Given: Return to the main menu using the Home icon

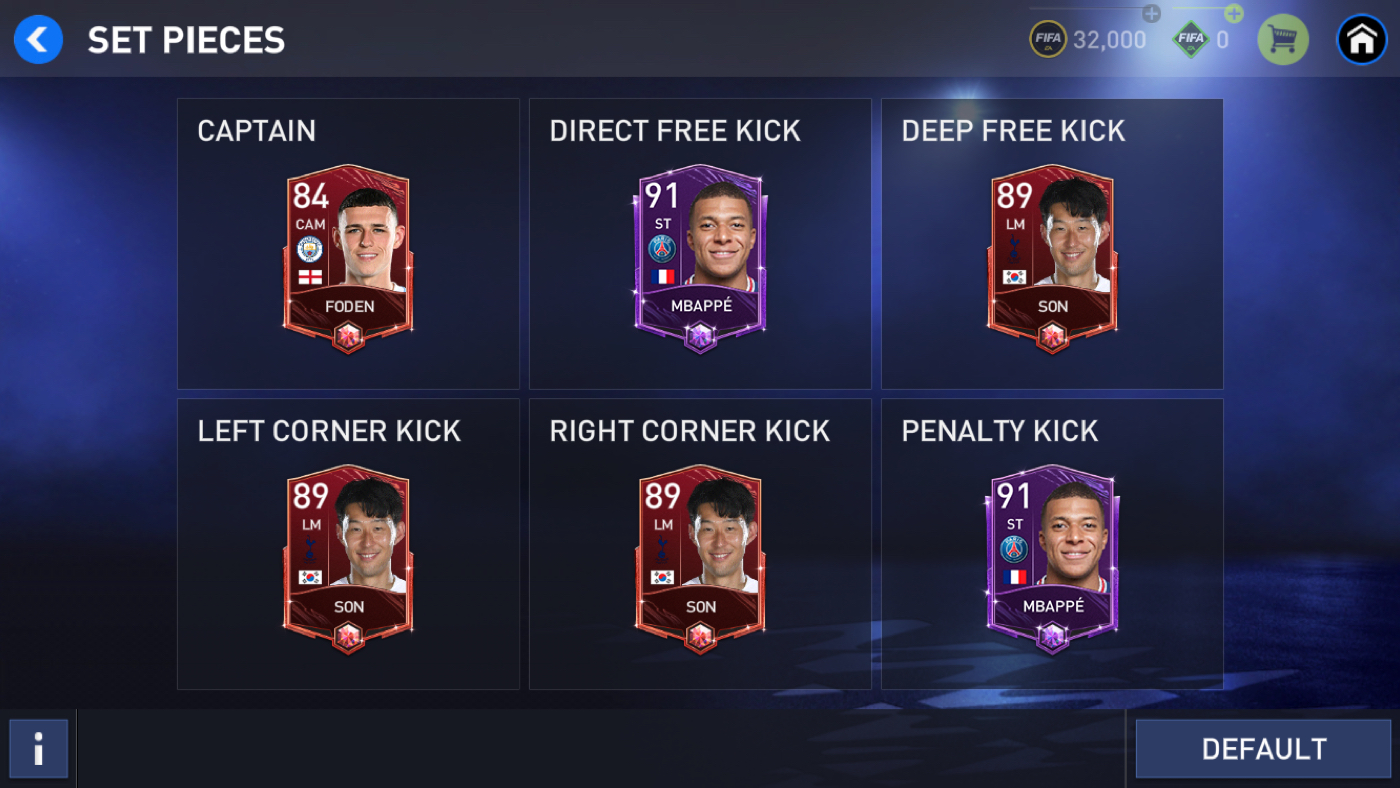Looking at the screenshot, I should click(x=1361, y=39).
